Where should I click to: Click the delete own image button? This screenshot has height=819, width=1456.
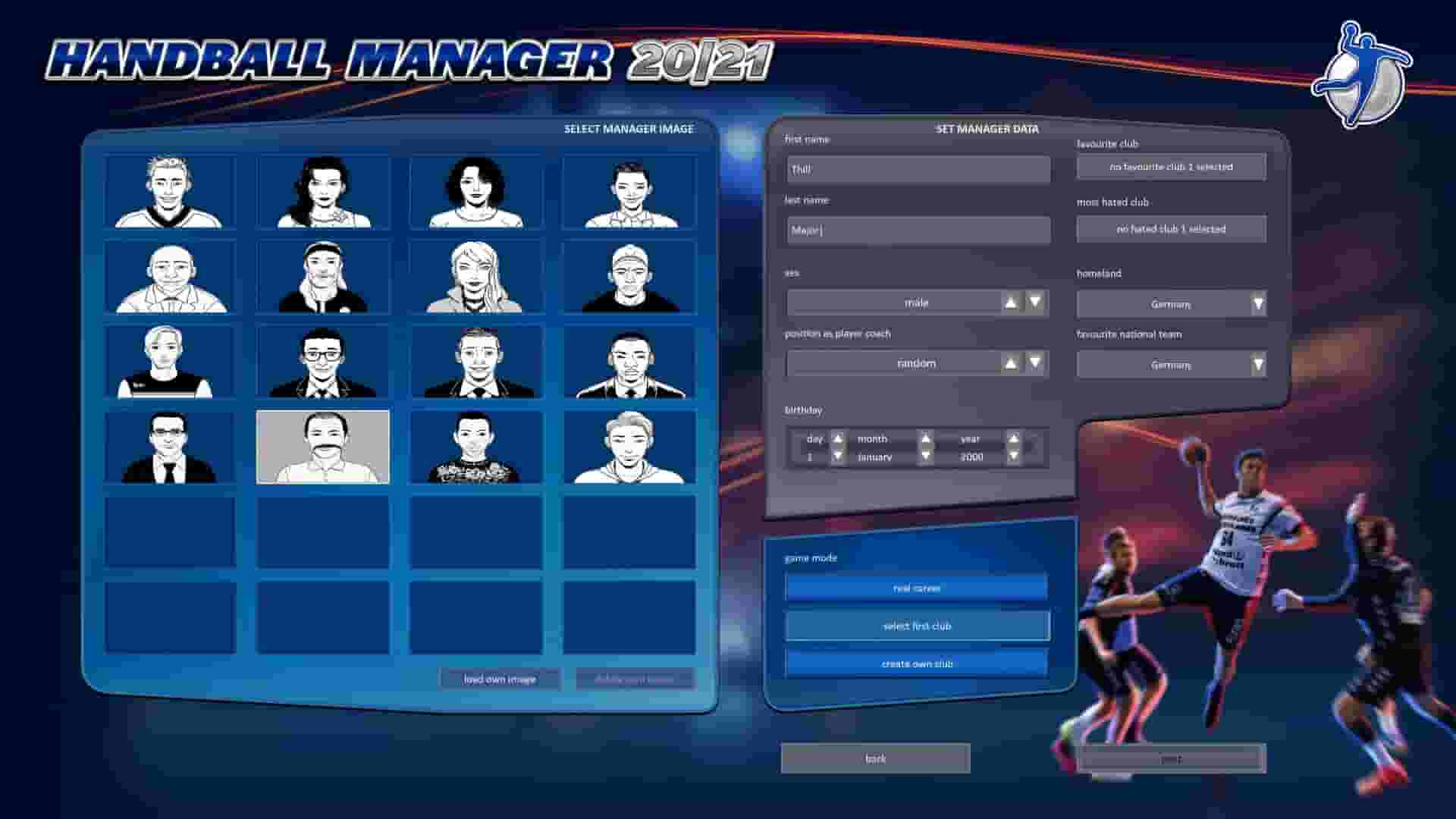click(x=635, y=679)
